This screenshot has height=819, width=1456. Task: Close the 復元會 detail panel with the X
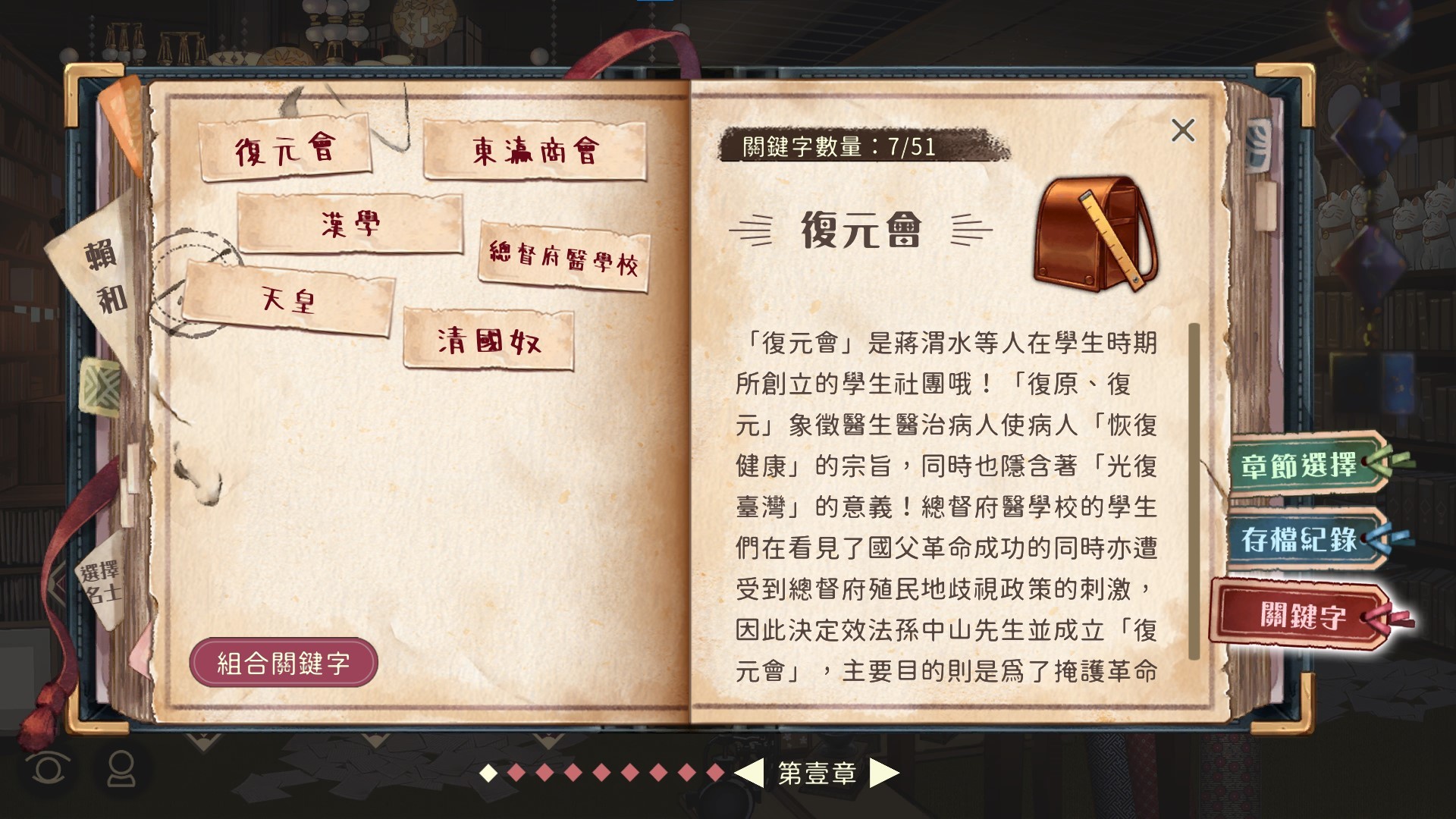point(1185,130)
